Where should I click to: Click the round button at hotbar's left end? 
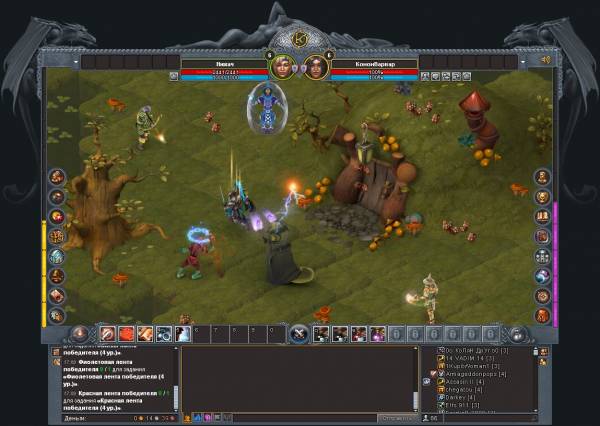(x=81, y=334)
